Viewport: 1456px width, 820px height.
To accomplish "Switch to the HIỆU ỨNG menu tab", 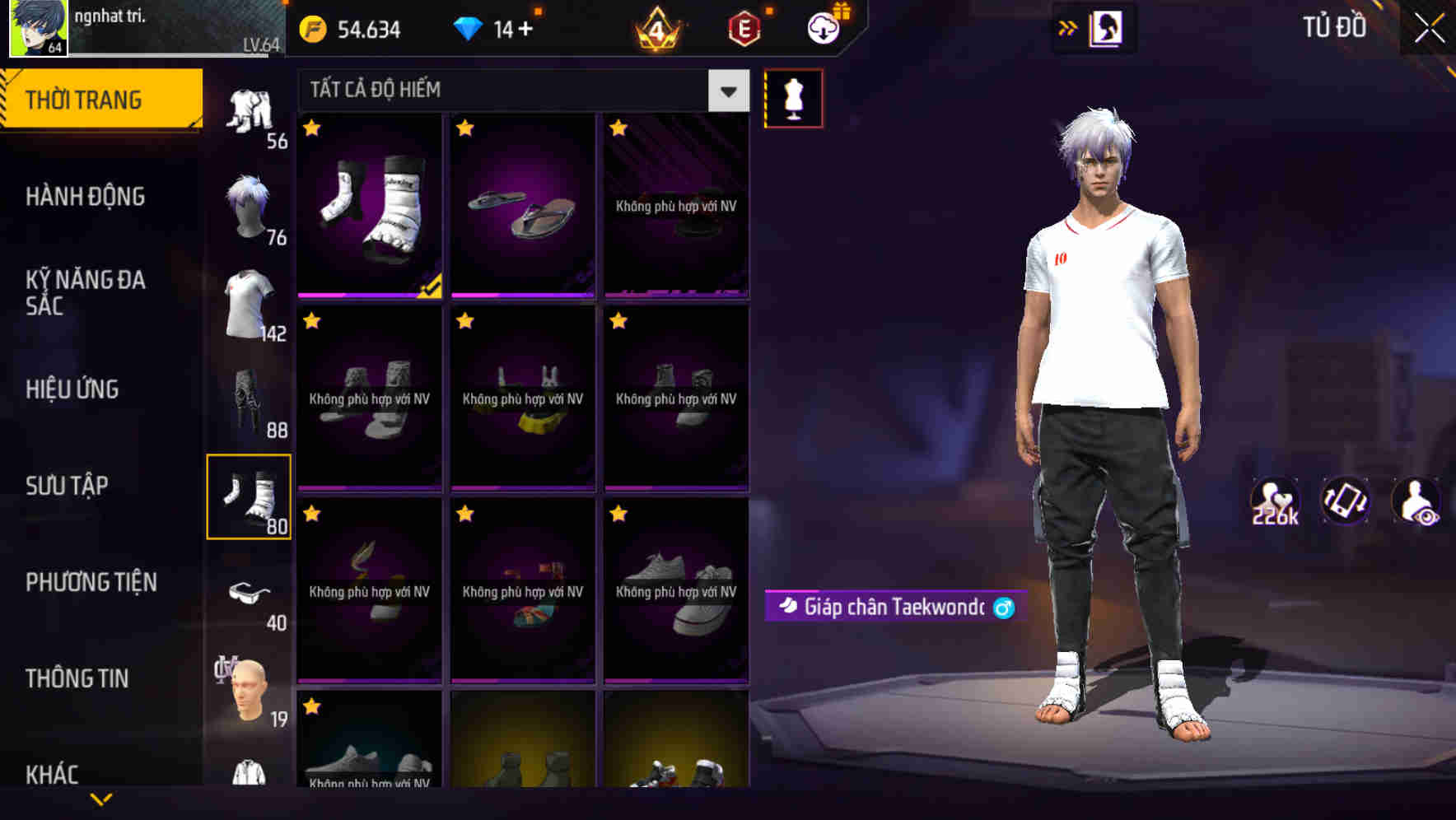I will click(74, 389).
